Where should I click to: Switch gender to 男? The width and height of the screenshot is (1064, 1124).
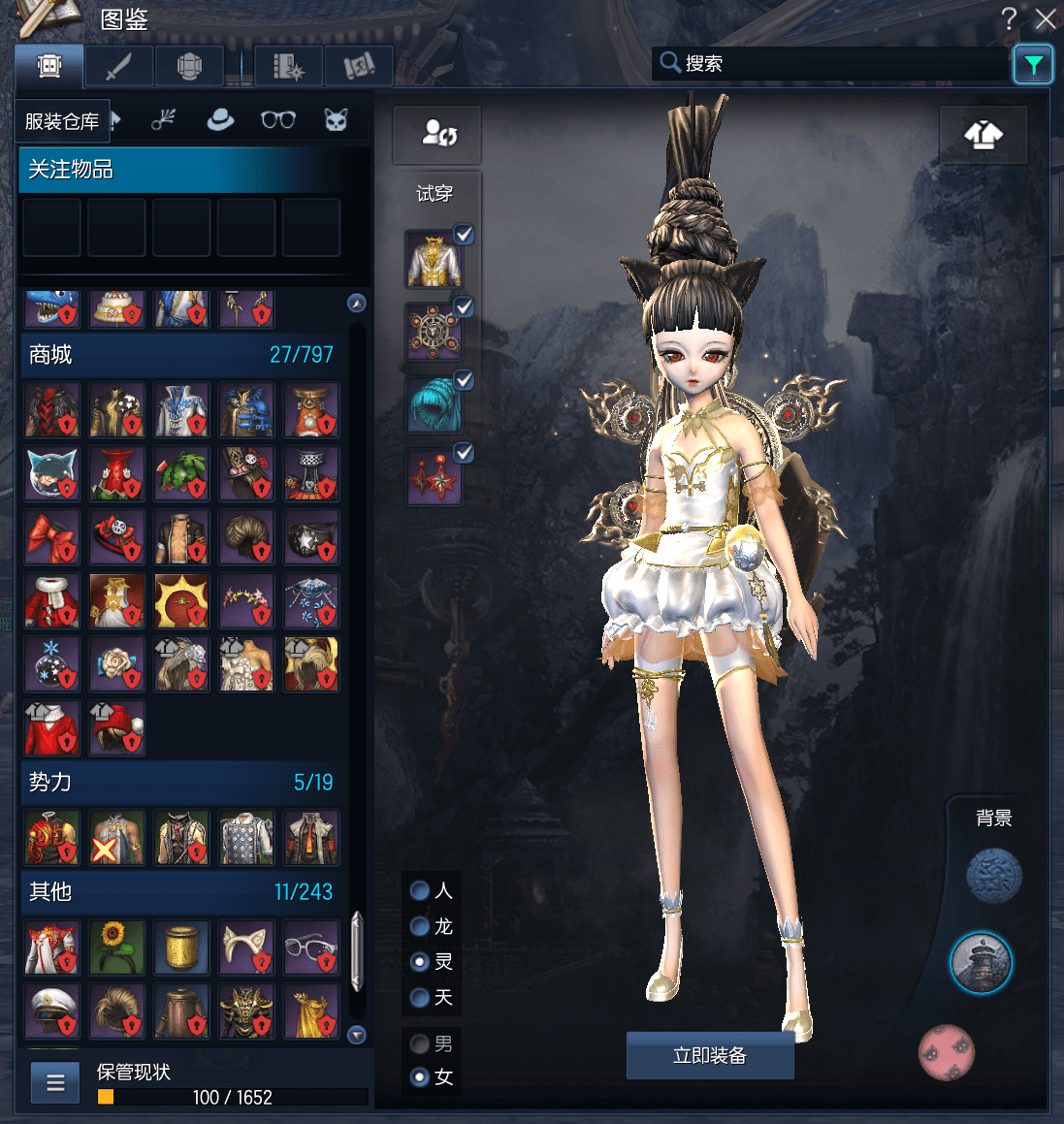[420, 1044]
